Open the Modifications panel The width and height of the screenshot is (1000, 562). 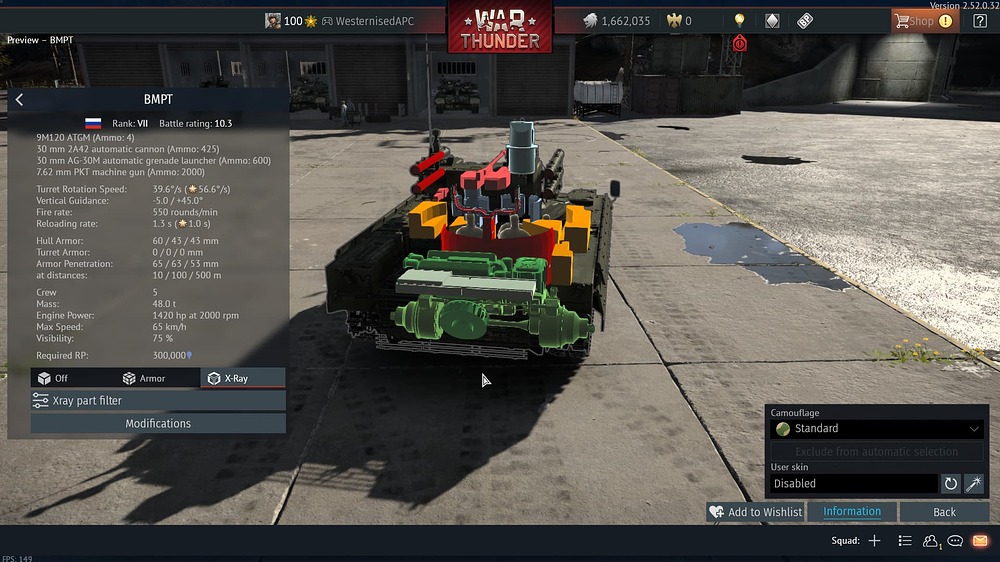158,423
